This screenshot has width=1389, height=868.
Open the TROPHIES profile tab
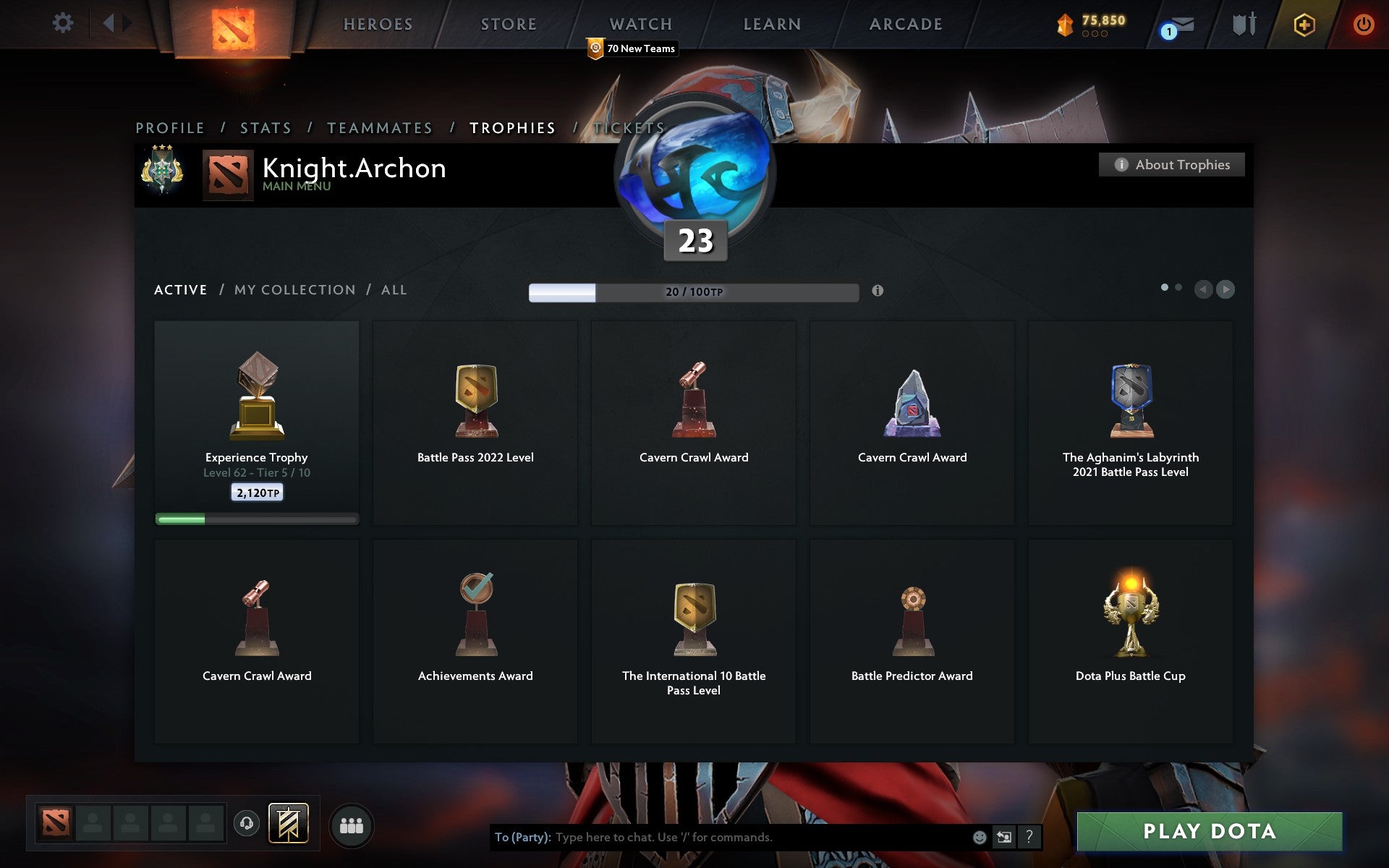[x=513, y=127]
